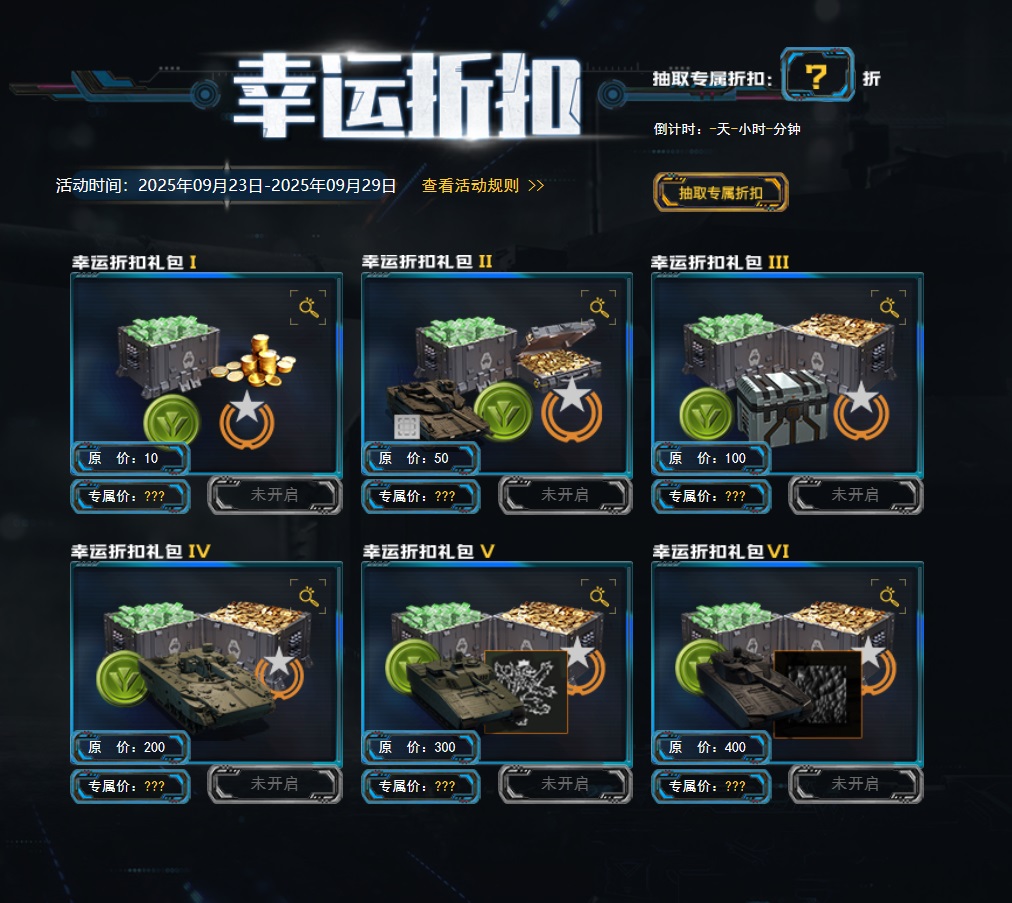
Task: Inspect gift pack III with its magnifier icon
Action: [888, 308]
